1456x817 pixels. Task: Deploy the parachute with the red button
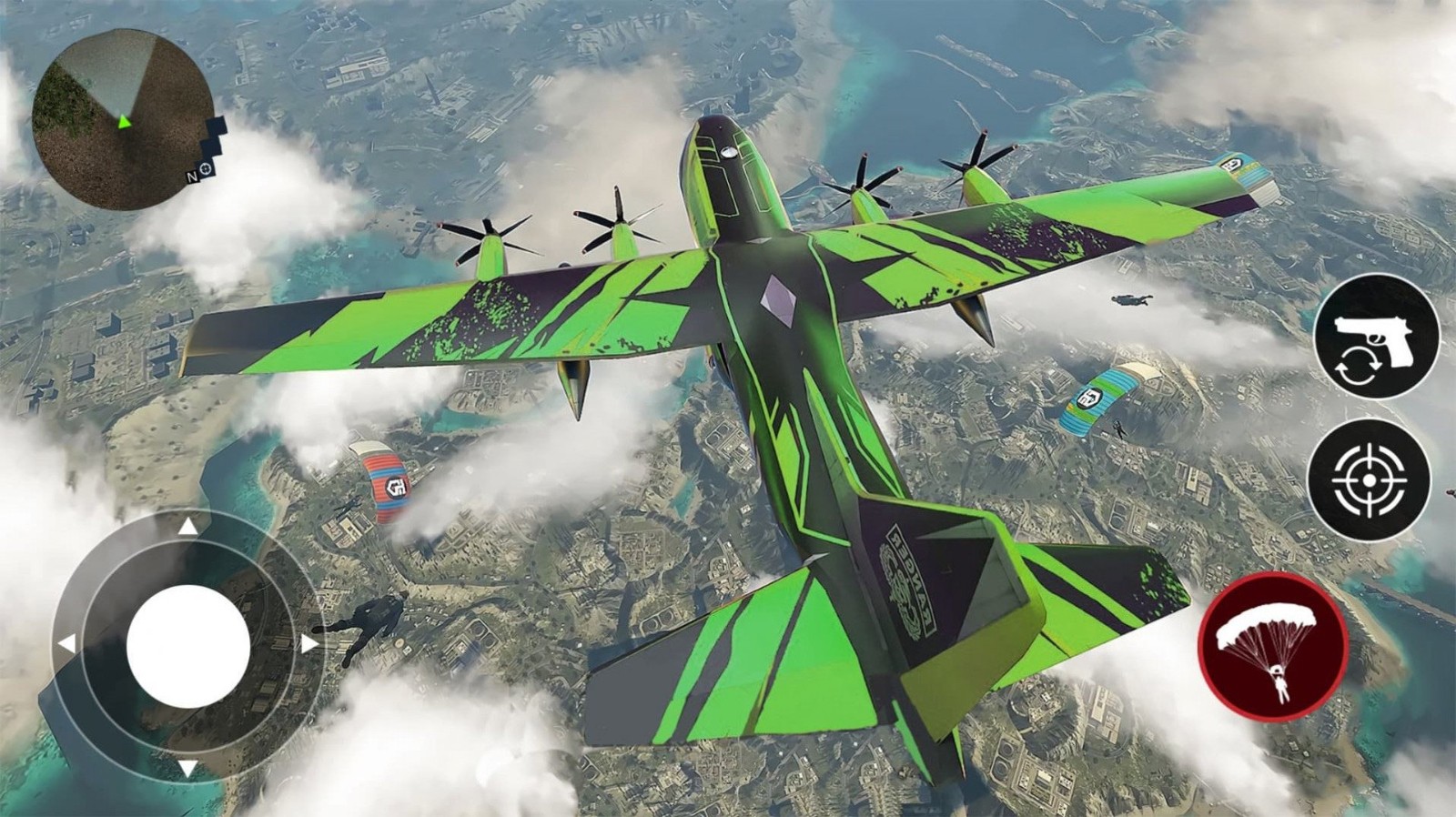pos(1272,646)
